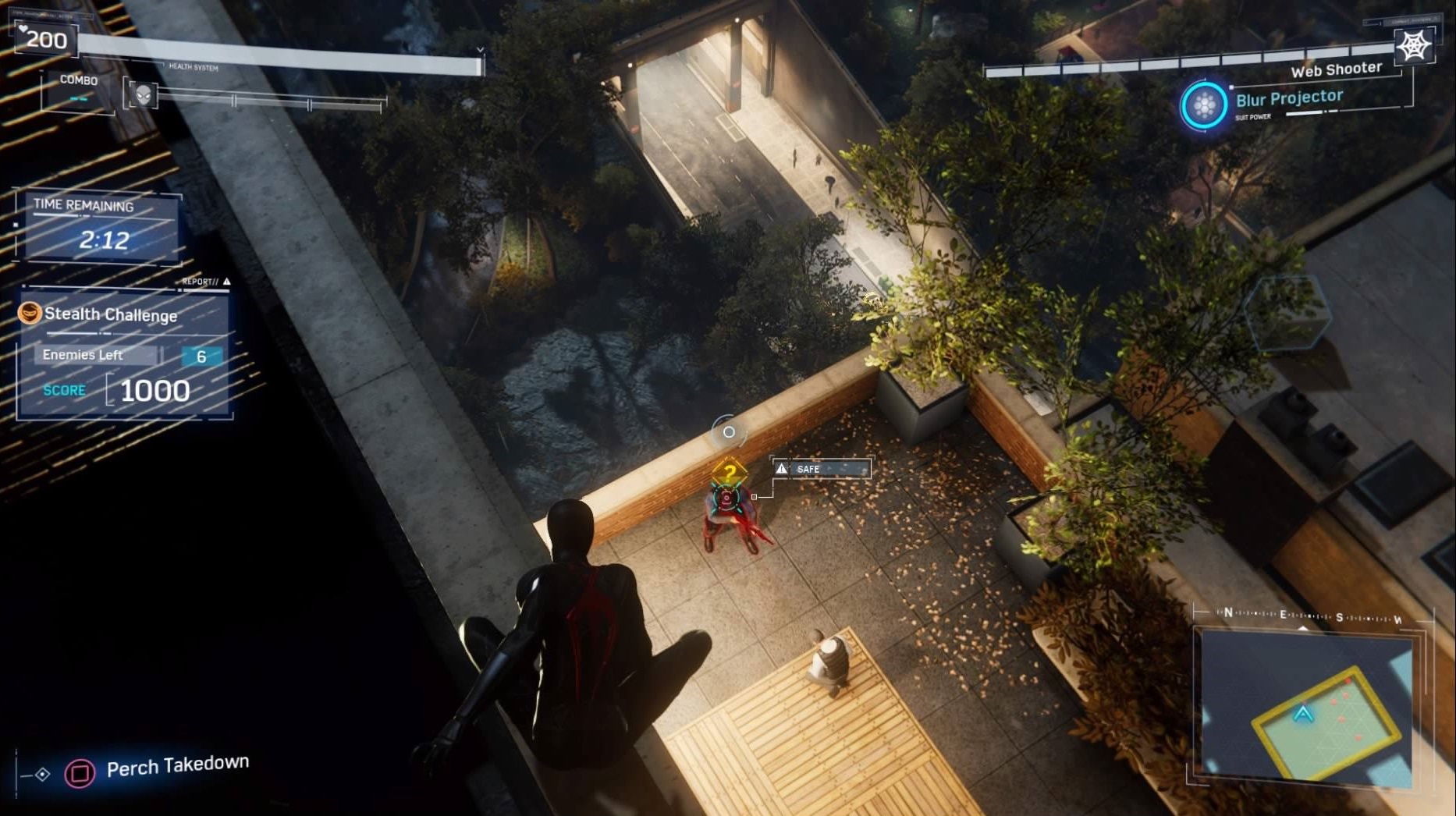Viewport: 1456px width, 816px height.
Task: Click the Spider-Man mask focus icon
Action: point(144,95)
